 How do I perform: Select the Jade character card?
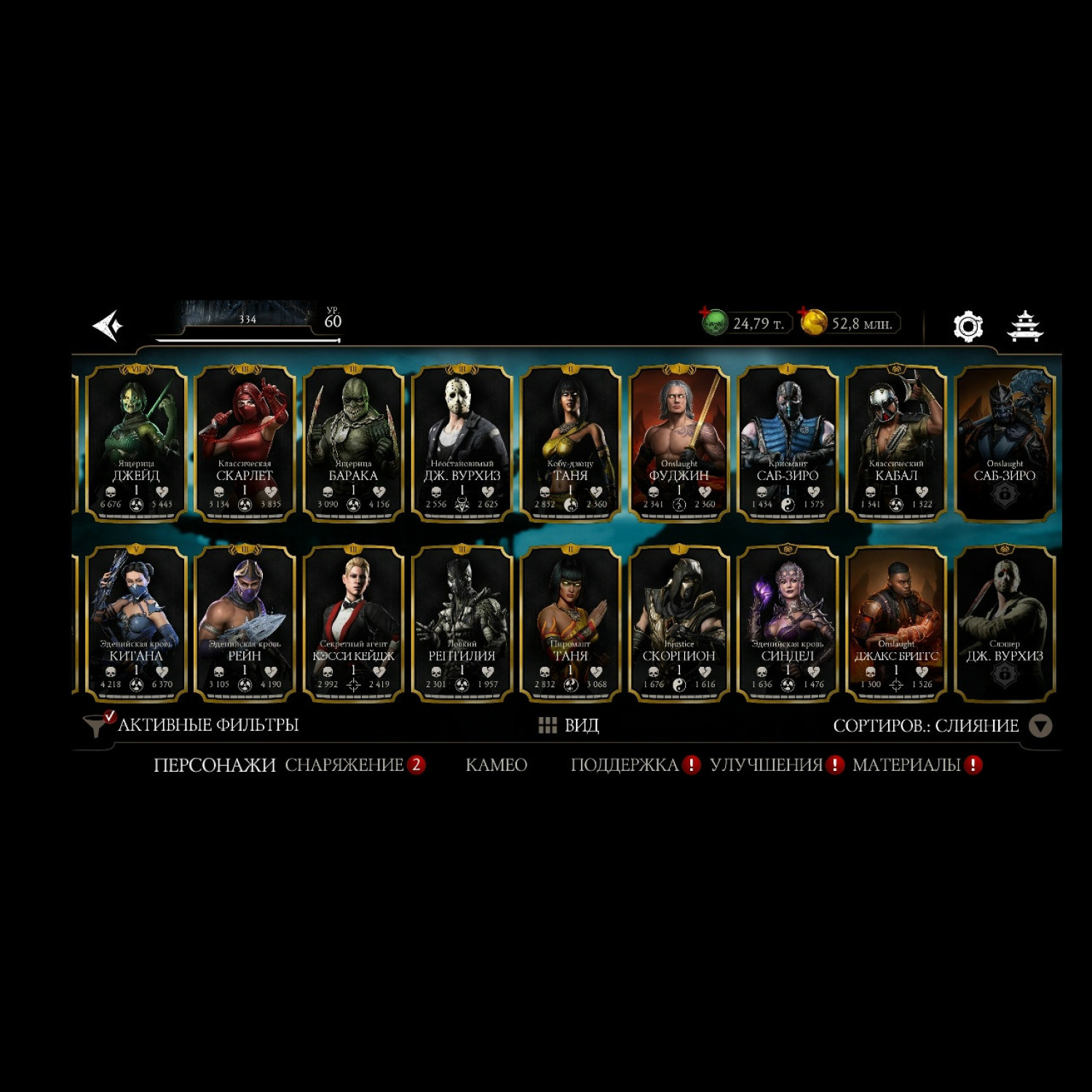pos(136,443)
